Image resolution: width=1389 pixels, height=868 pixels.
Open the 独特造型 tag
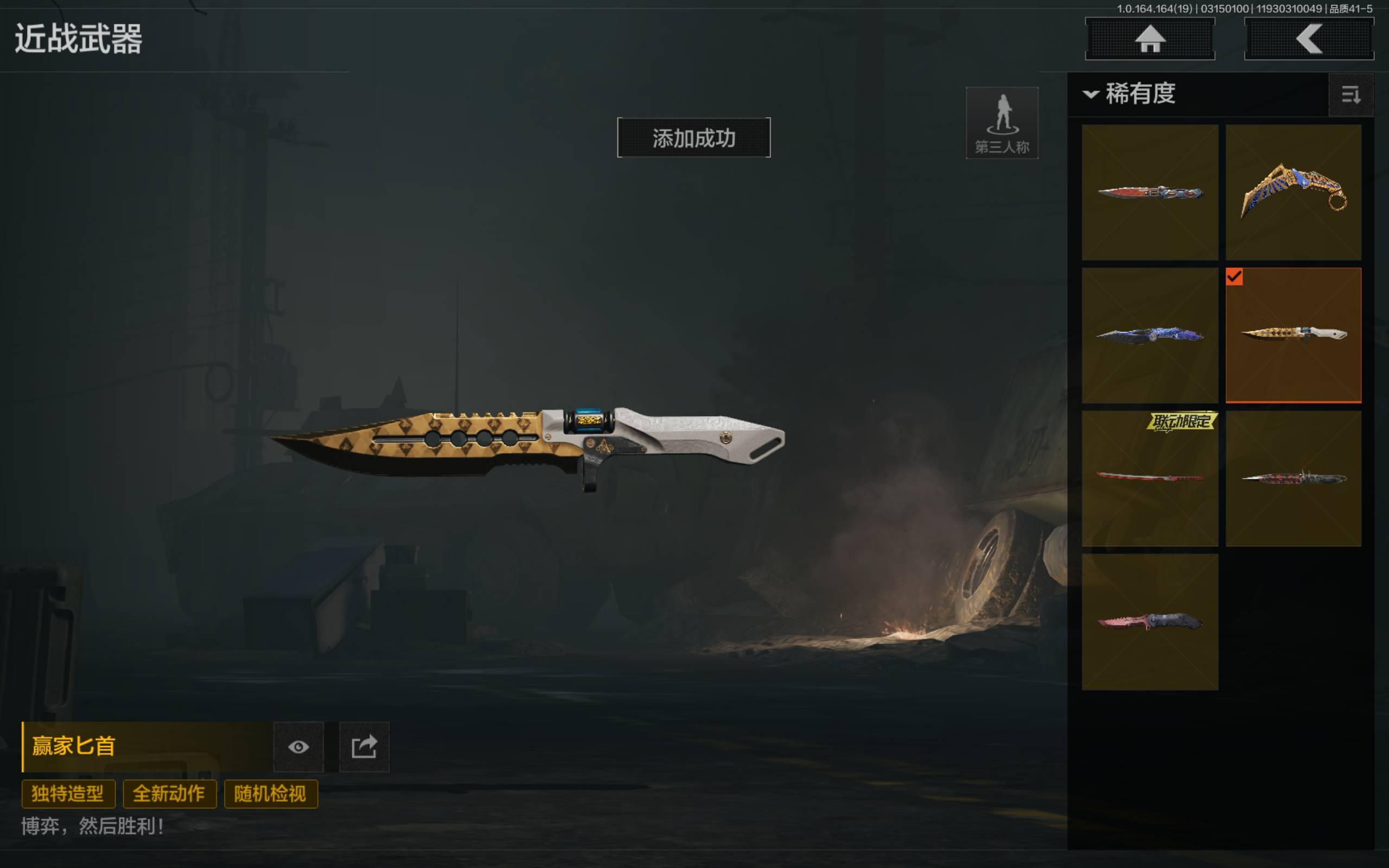click(68, 794)
